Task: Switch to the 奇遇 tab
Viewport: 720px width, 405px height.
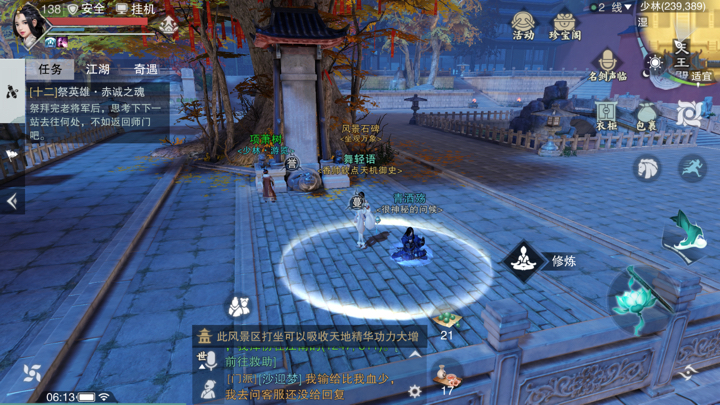Action: click(145, 69)
